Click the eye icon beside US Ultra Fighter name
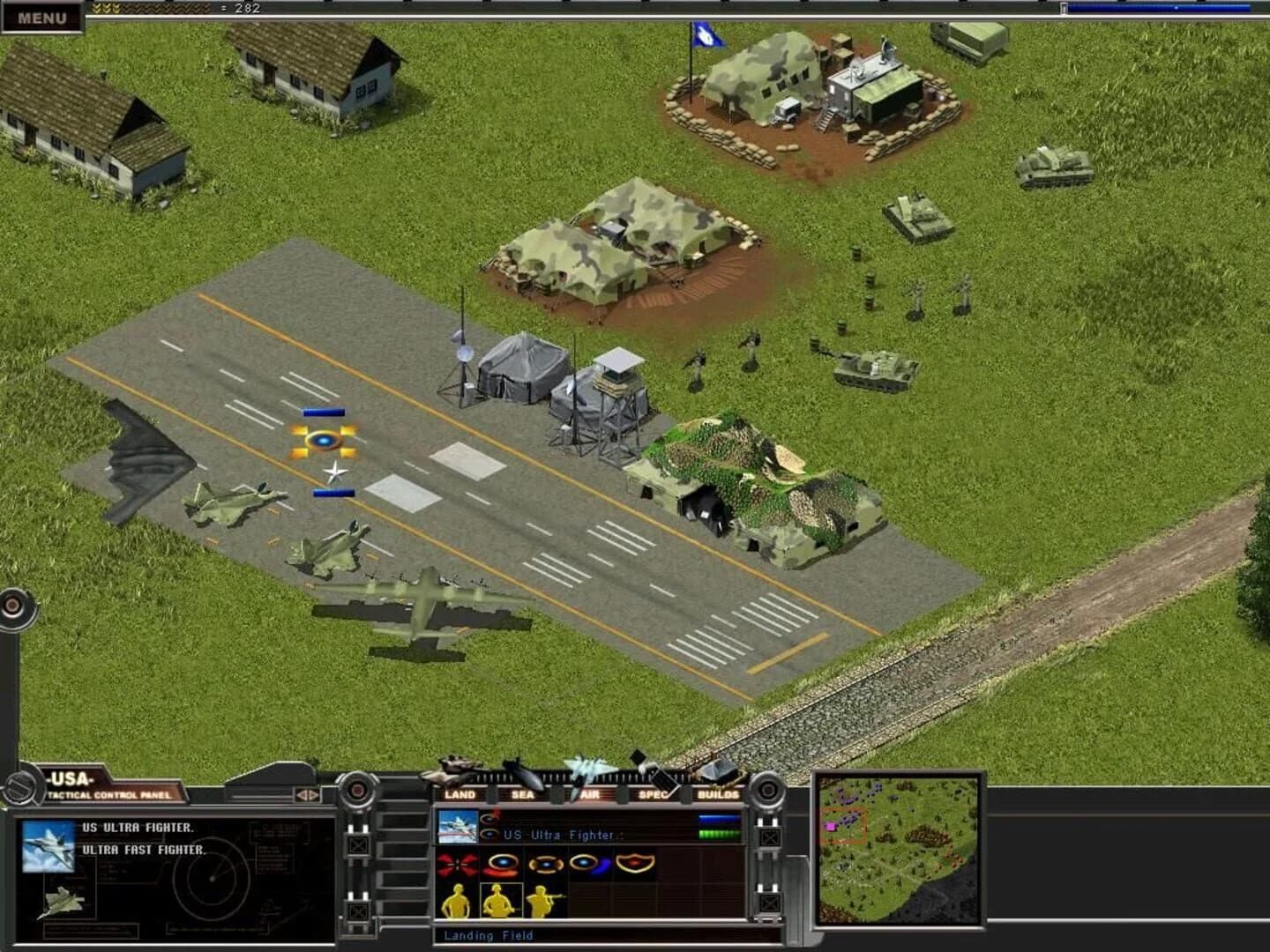 click(488, 834)
